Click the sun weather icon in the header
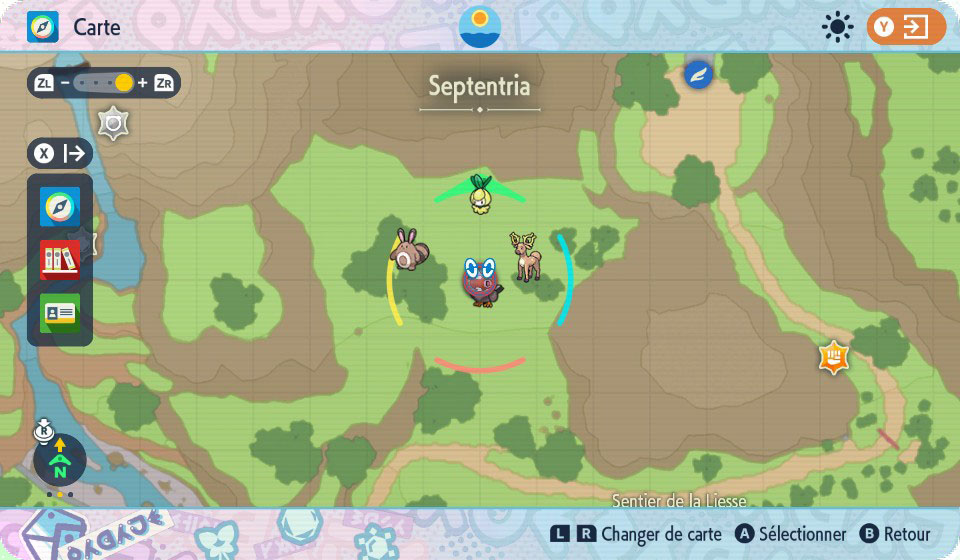960x560 pixels. tap(837, 27)
